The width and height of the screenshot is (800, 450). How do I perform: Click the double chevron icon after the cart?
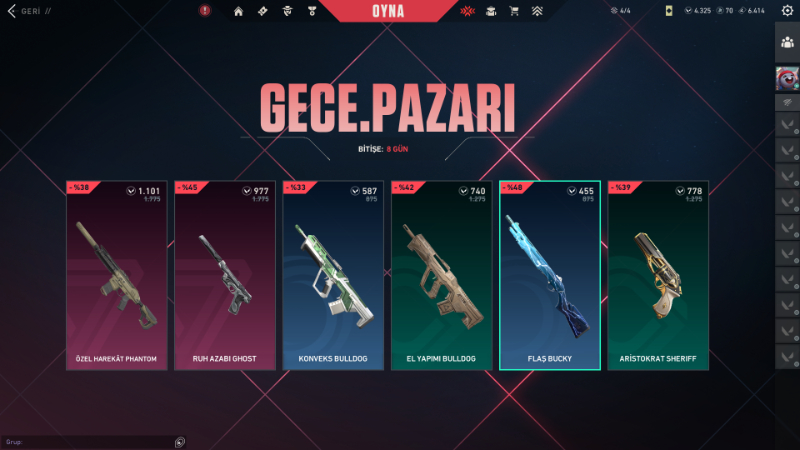tap(538, 12)
